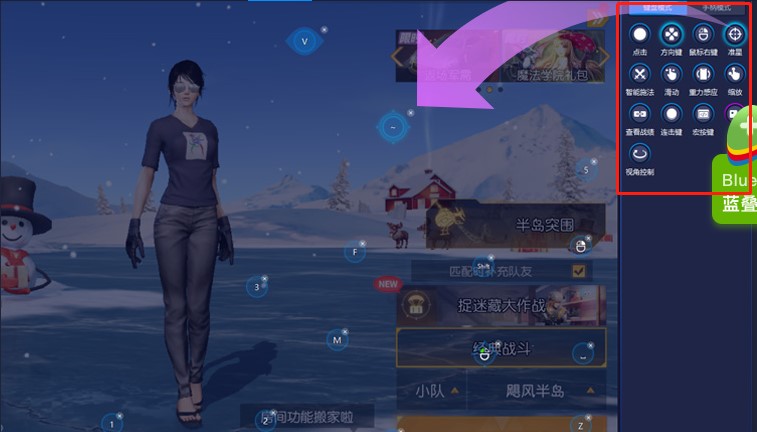
Task: Open the 捉迷藏大作战 mode banner
Action: point(502,306)
